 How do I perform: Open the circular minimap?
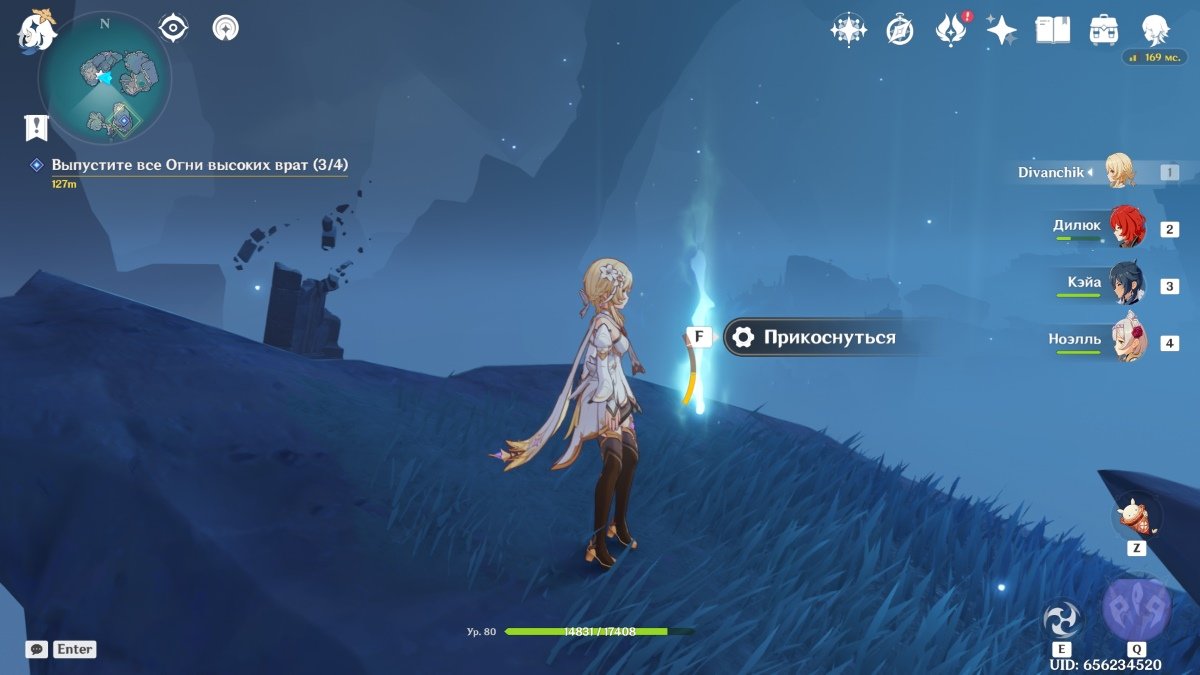[x=105, y=78]
